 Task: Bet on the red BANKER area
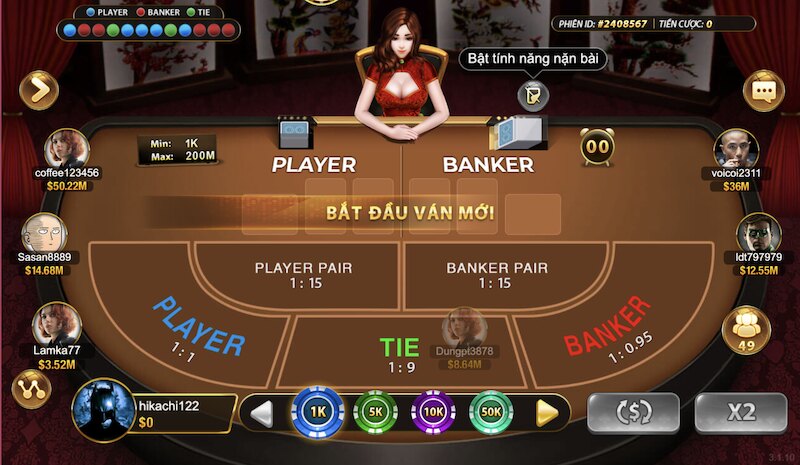pos(610,325)
